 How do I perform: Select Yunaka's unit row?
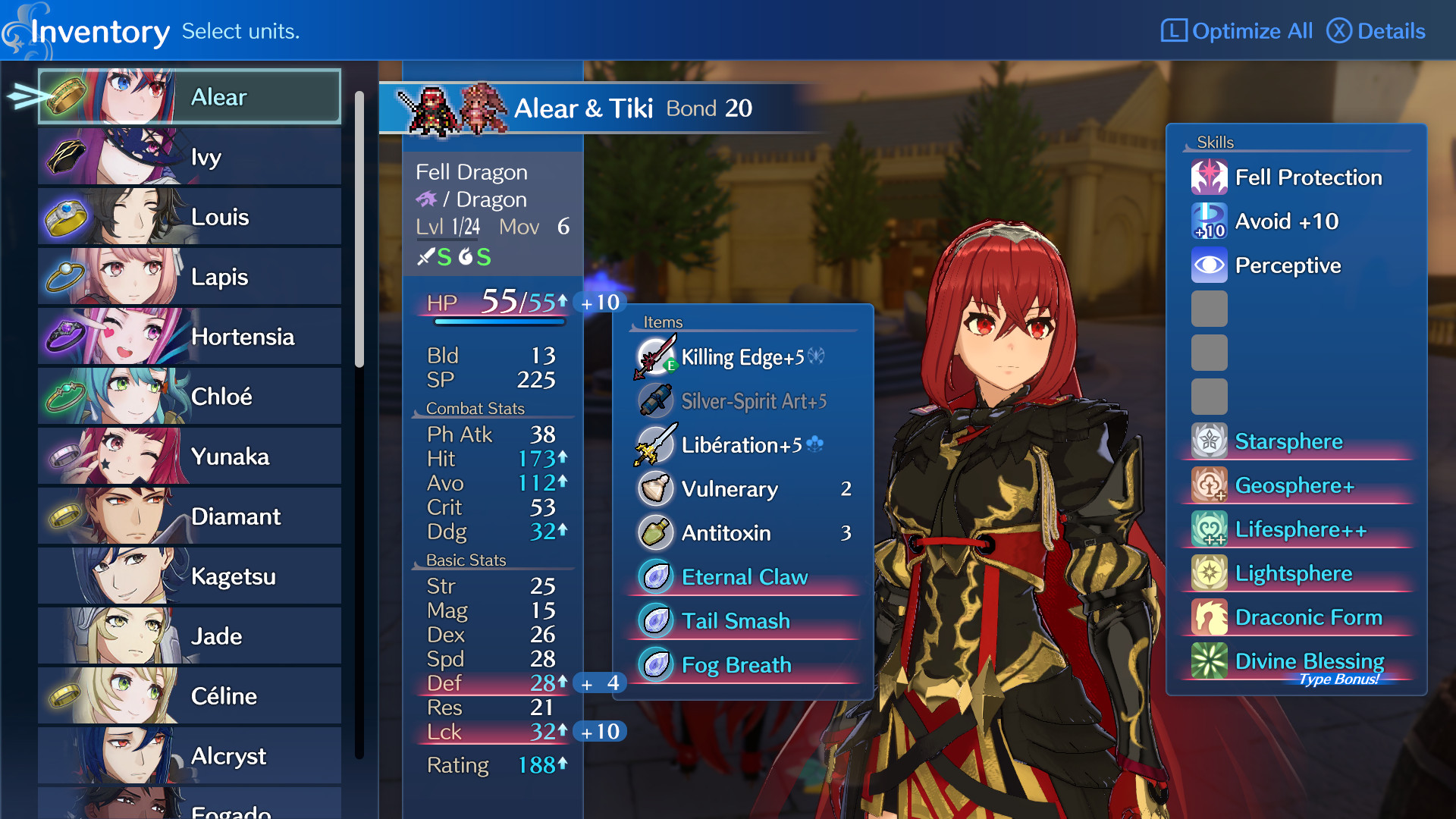tap(190, 457)
